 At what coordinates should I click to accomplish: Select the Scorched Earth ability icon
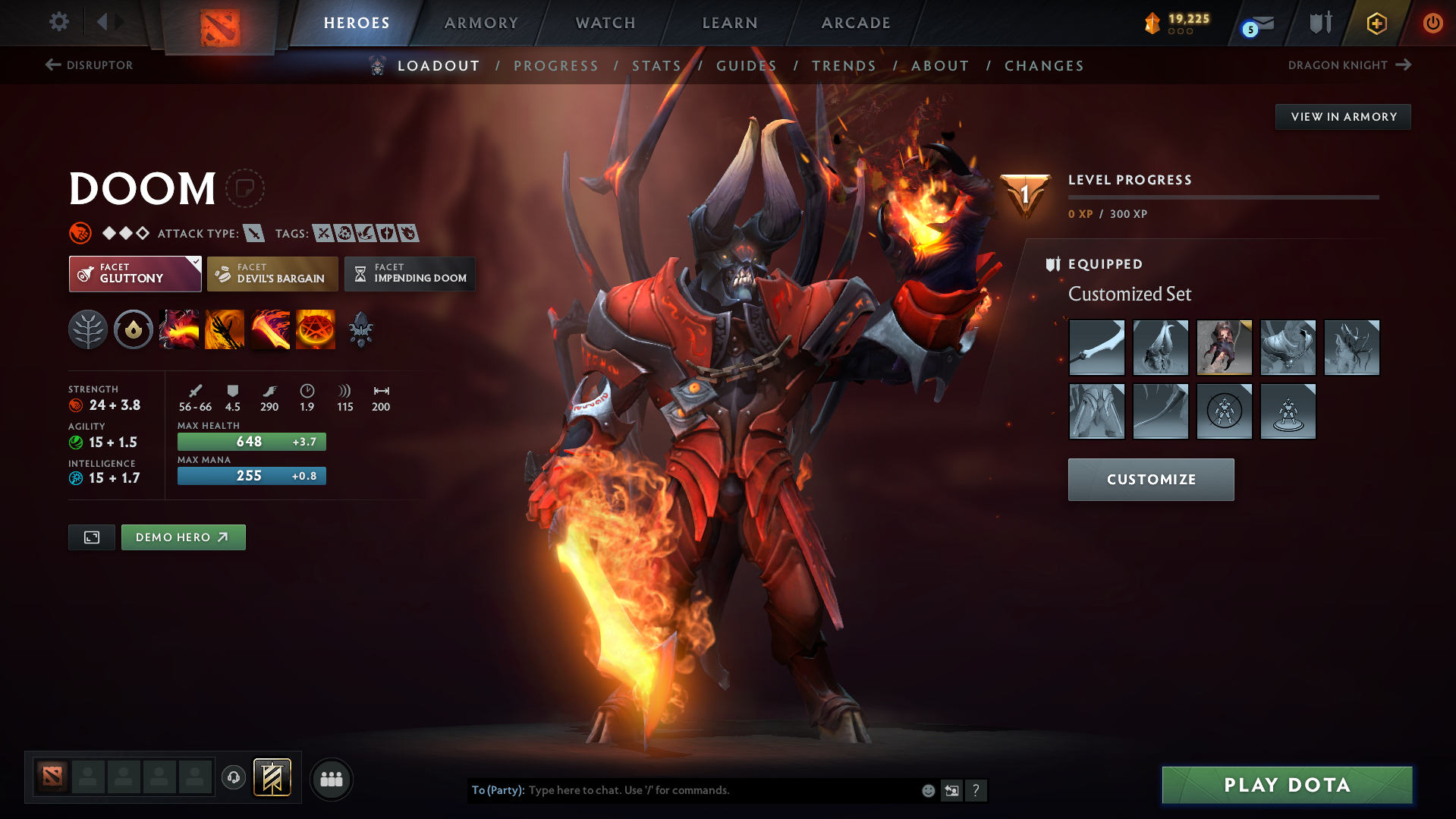(225, 329)
